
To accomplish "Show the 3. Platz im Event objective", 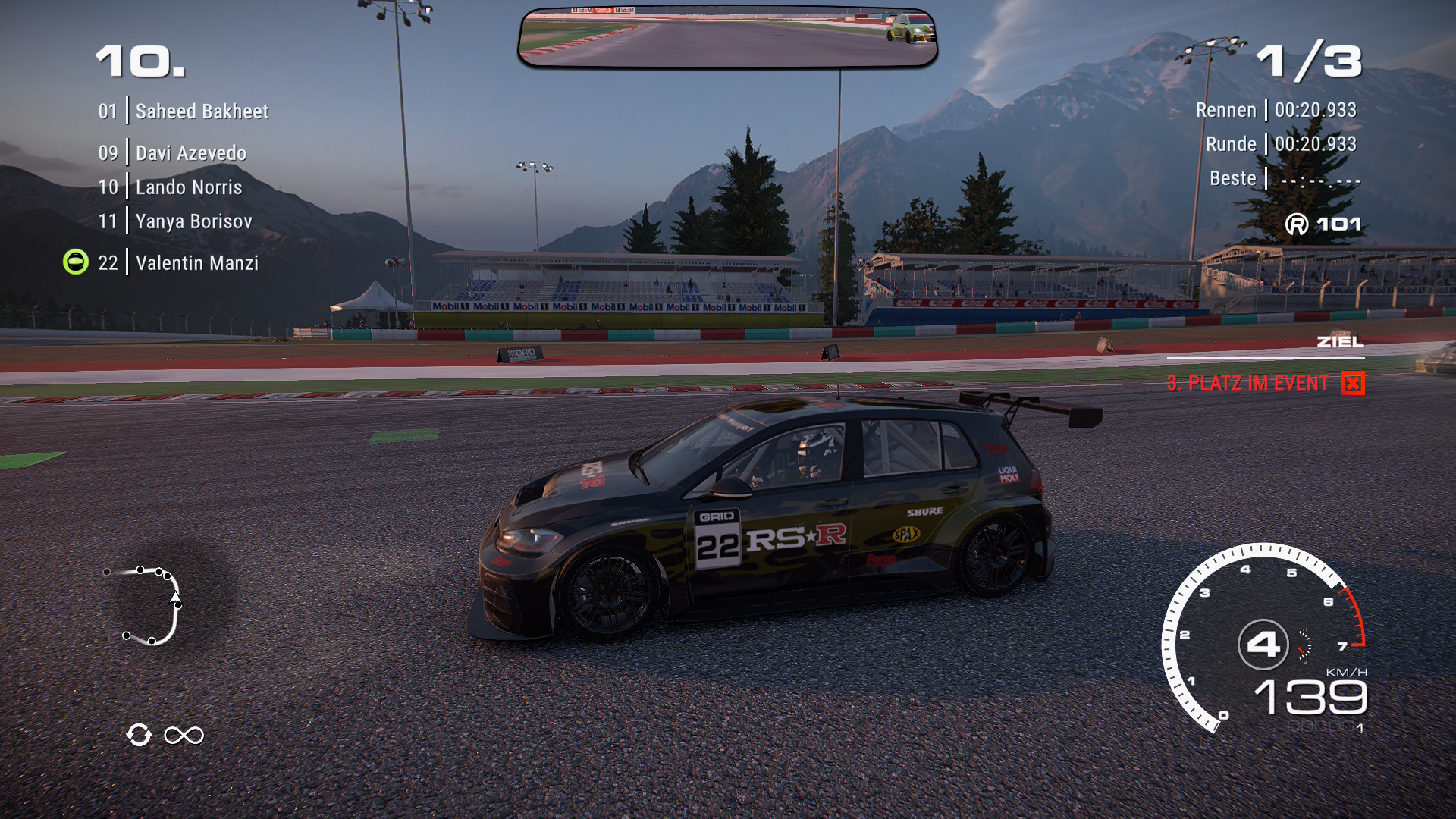I will click(x=1247, y=383).
